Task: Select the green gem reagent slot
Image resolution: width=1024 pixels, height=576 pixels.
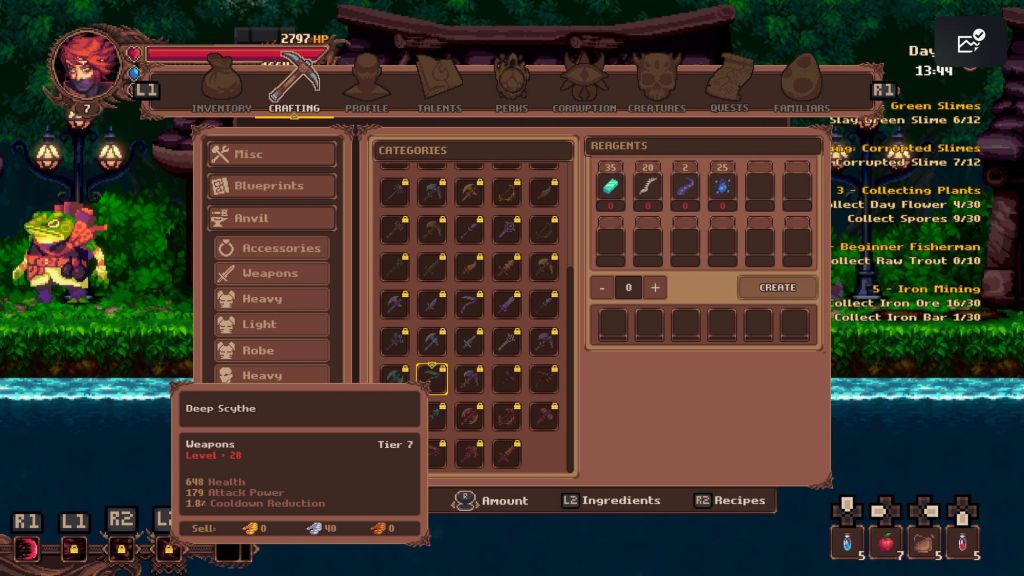Action: point(609,186)
